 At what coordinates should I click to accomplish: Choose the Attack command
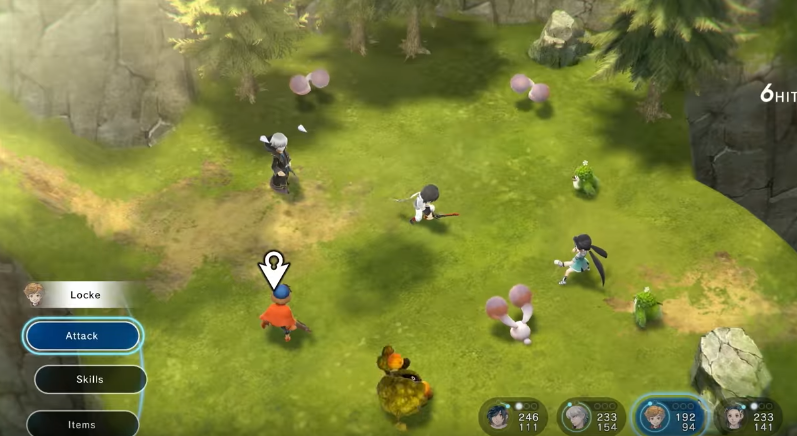82,336
